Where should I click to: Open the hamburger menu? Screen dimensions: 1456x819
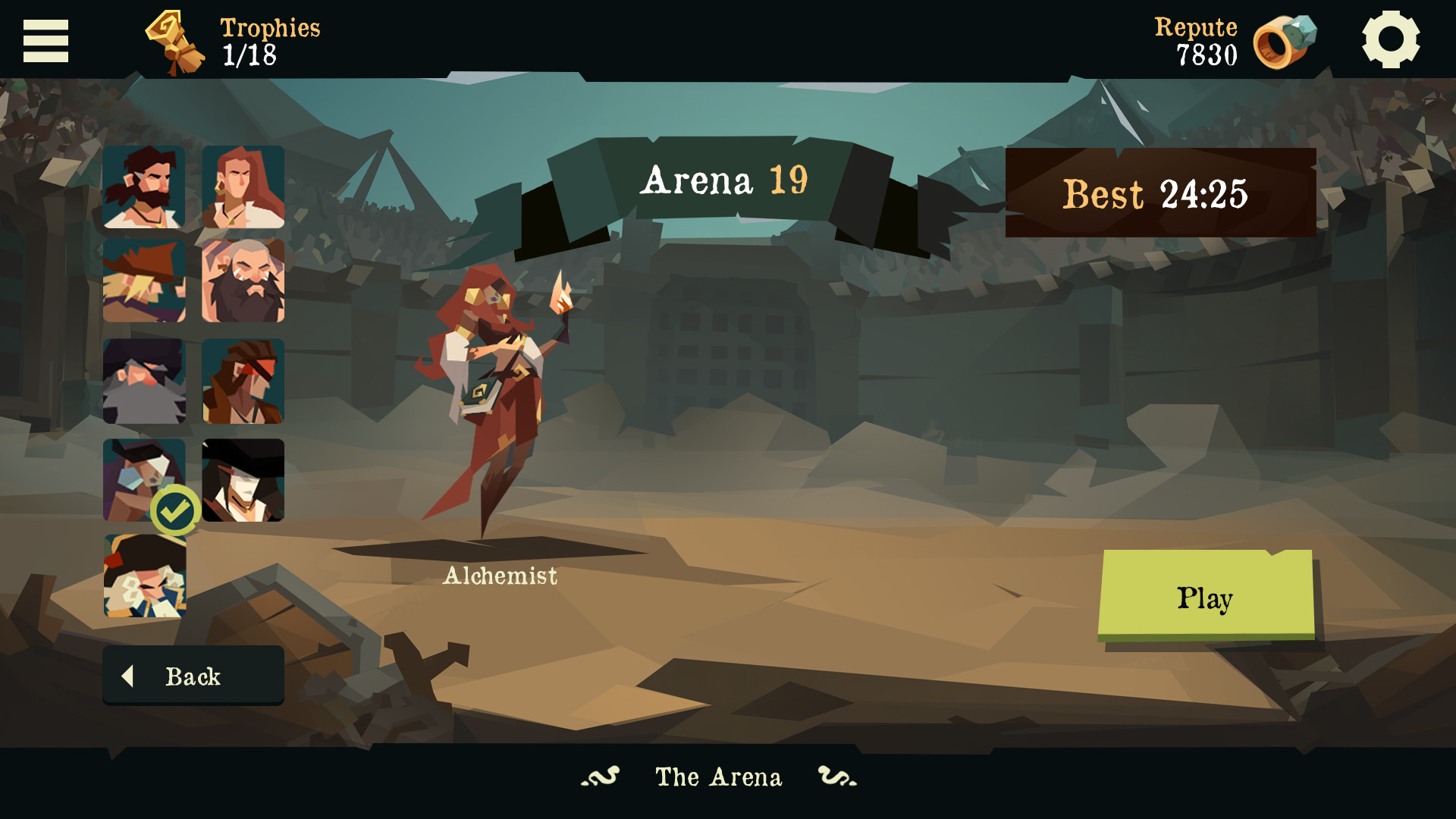pyautogui.click(x=45, y=41)
